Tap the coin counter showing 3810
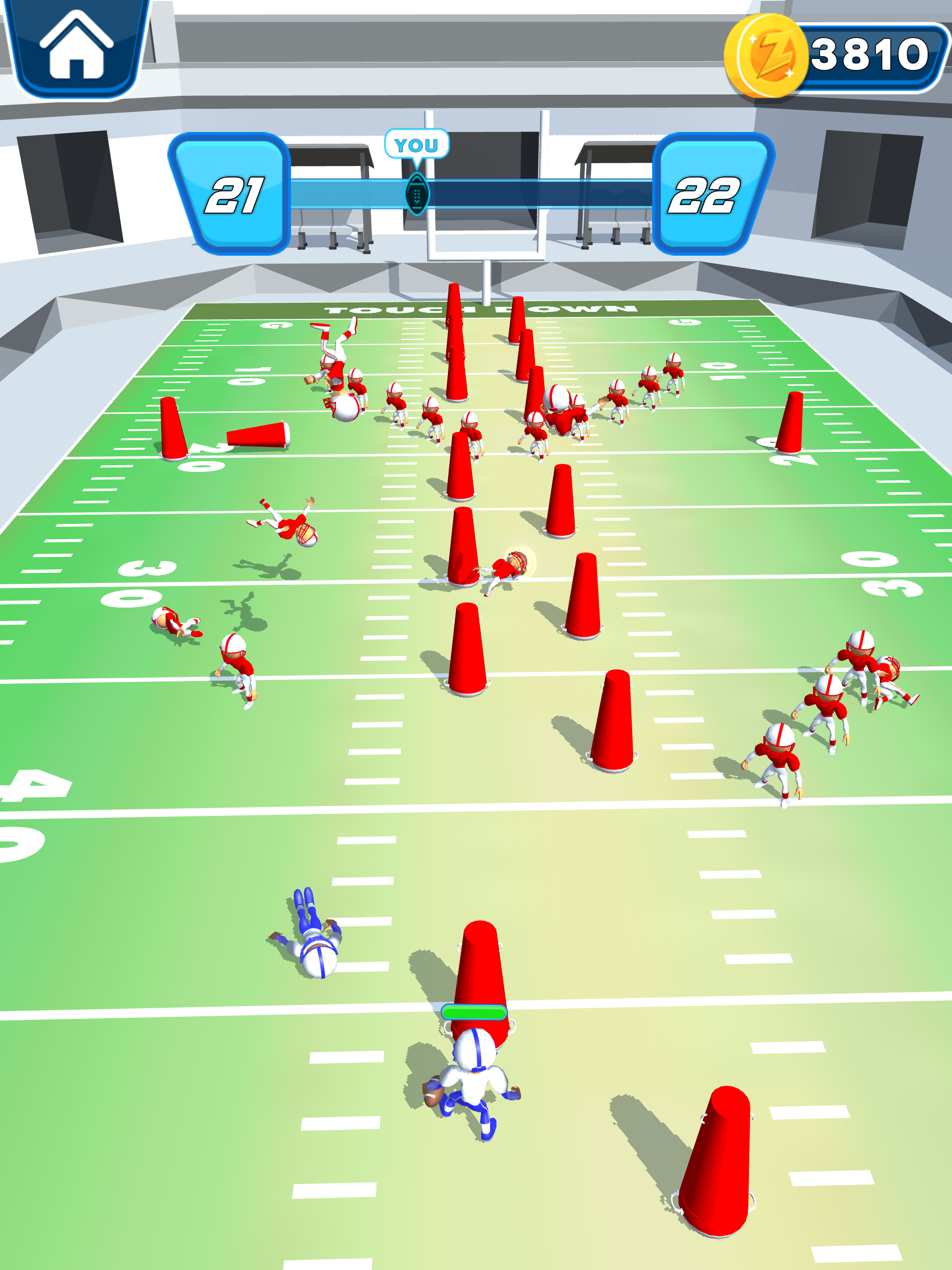The width and height of the screenshot is (952, 1270). [867, 54]
